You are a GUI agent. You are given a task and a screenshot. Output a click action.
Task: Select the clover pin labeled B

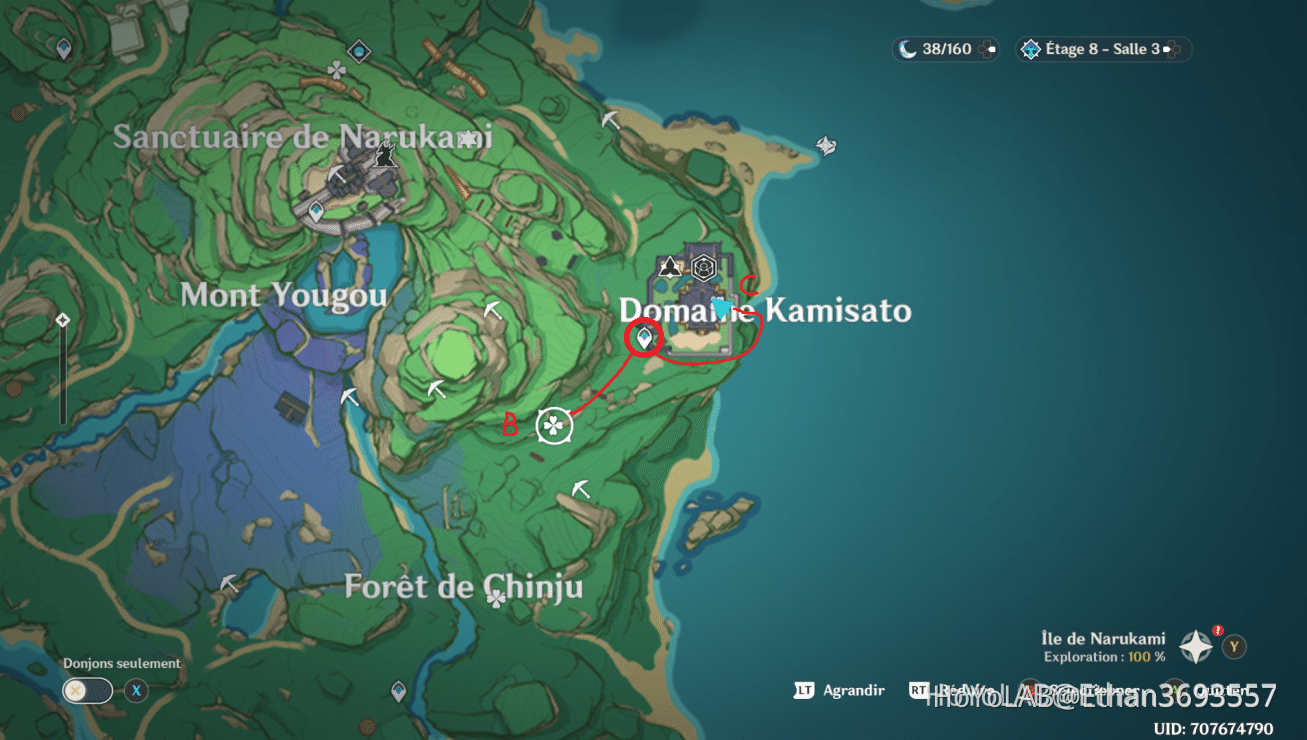(556, 423)
